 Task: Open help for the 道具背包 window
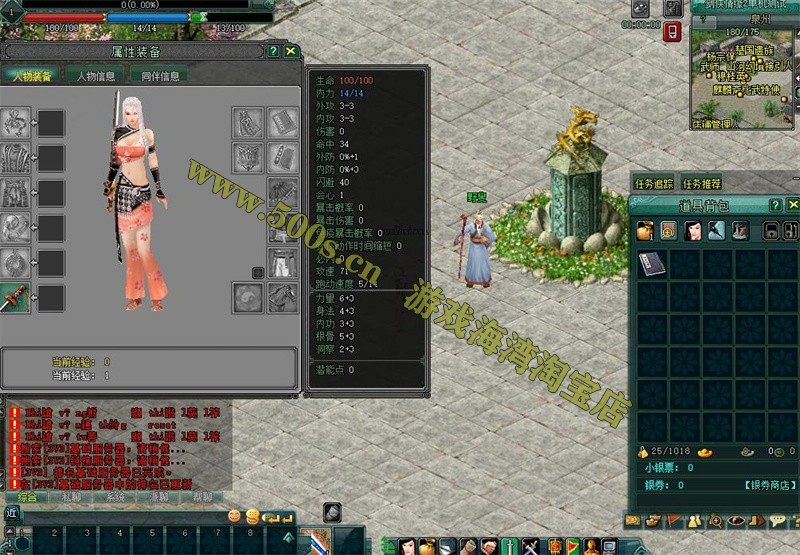click(774, 205)
